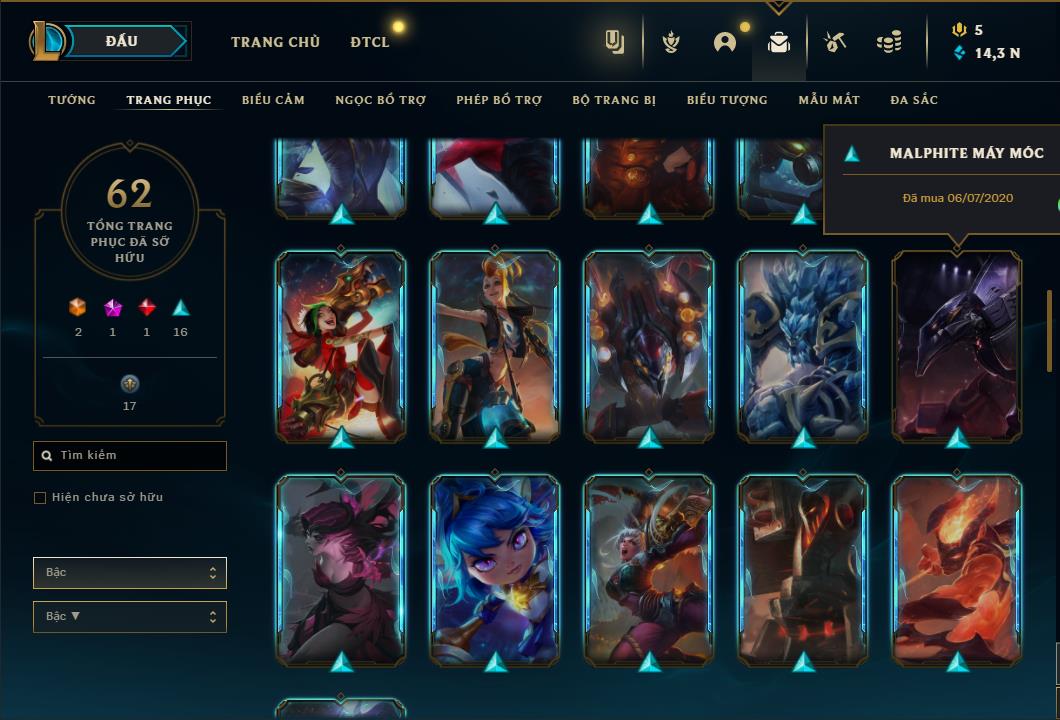Open the profile icon in top bar
This screenshot has width=1060, height=720.
724,42
